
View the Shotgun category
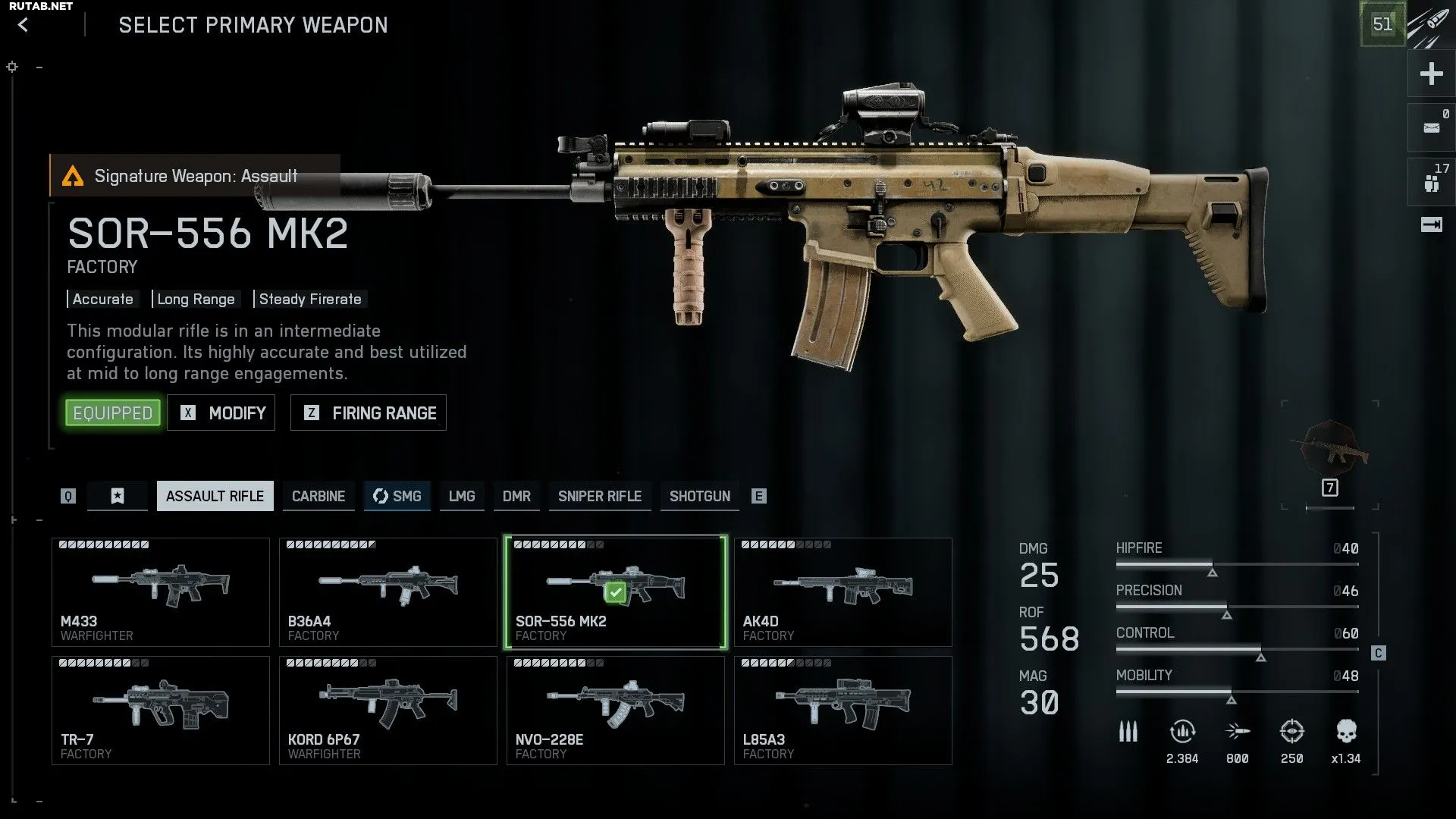pos(700,496)
